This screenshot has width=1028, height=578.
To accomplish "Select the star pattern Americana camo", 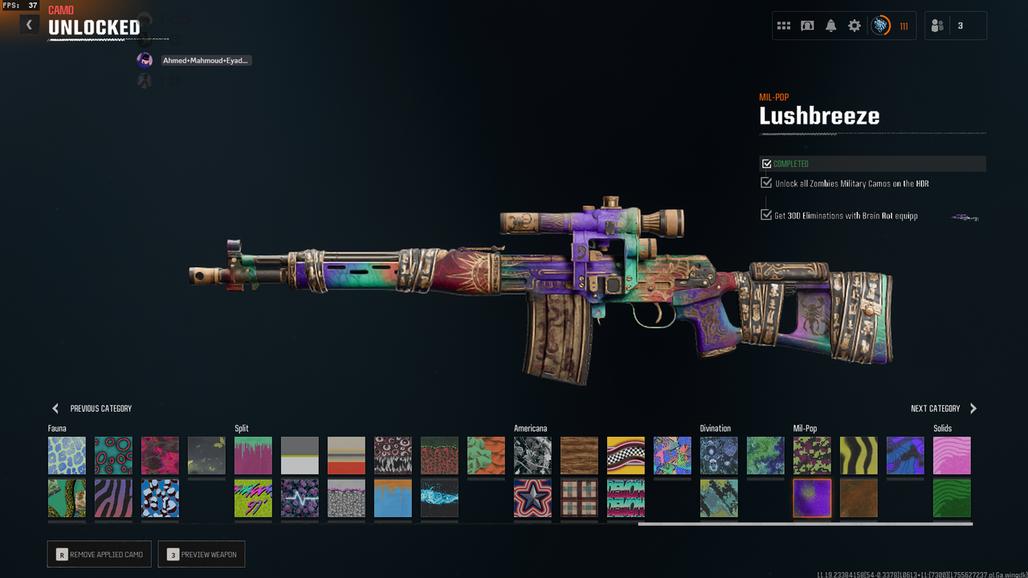I will [533, 497].
